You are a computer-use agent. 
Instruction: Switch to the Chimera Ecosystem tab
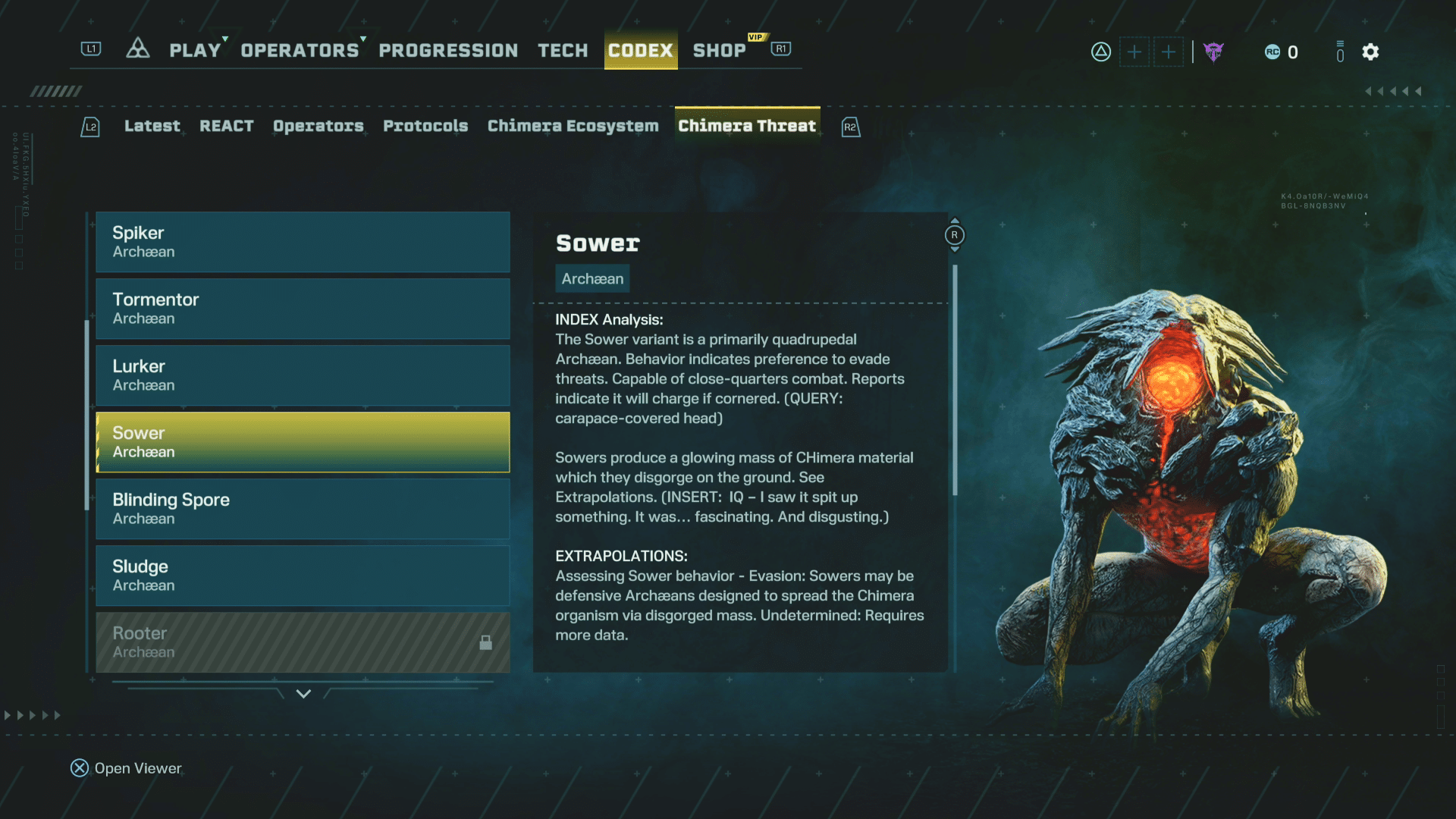pyautogui.click(x=573, y=126)
